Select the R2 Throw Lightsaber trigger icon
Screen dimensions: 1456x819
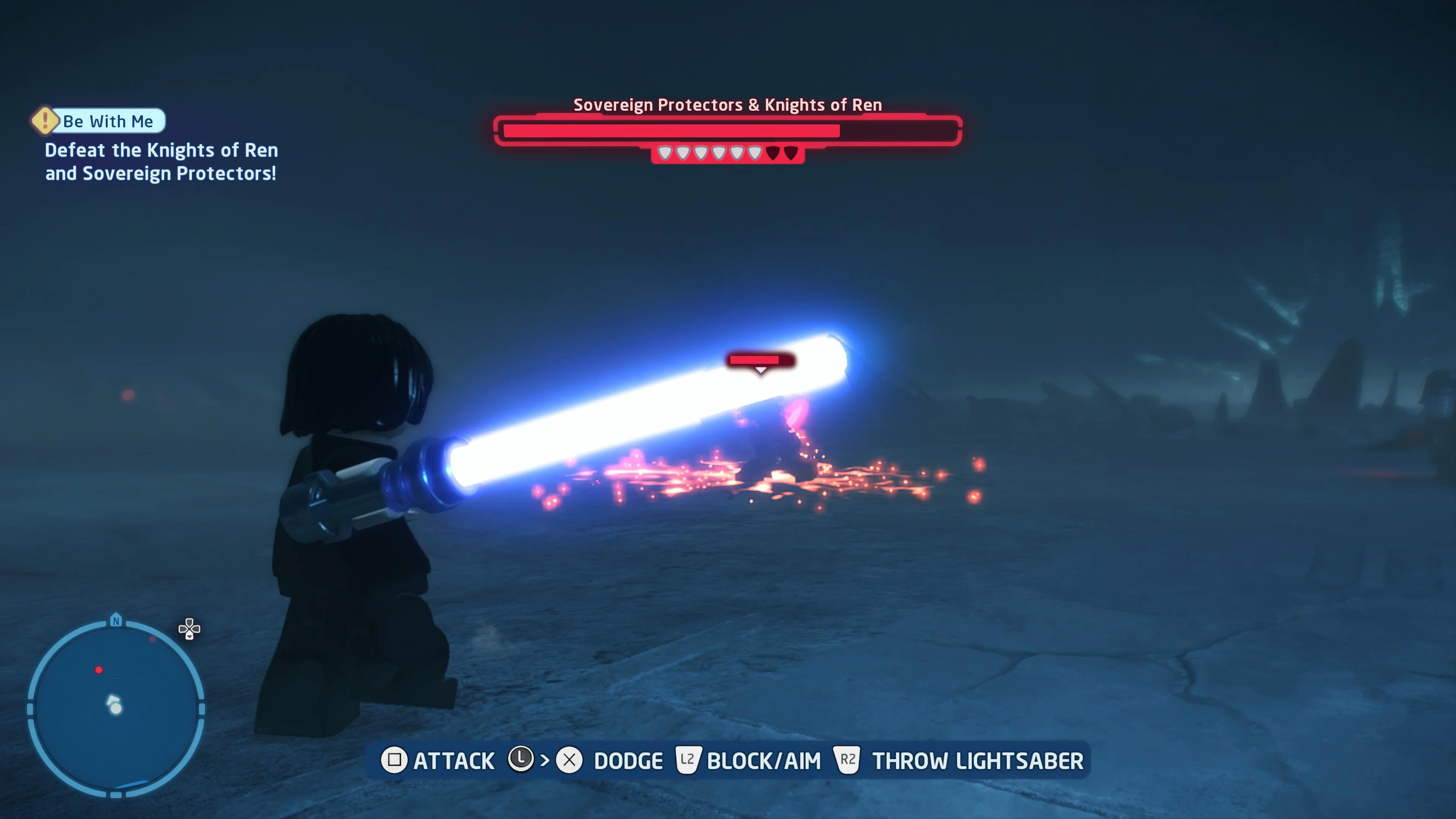(849, 760)
